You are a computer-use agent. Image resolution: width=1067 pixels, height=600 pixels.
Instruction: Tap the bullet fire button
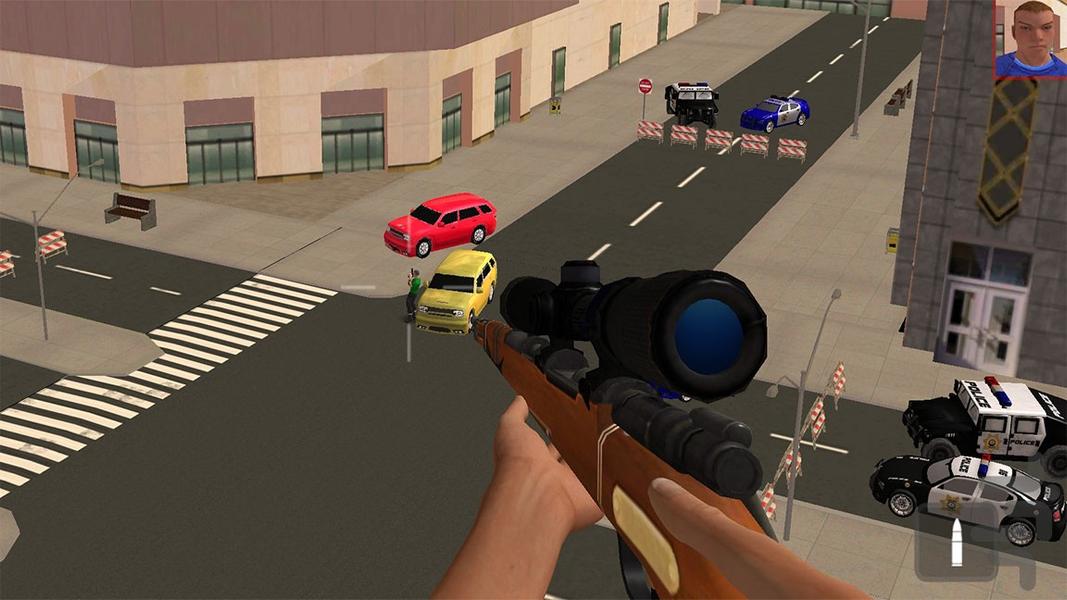[956, 544]
